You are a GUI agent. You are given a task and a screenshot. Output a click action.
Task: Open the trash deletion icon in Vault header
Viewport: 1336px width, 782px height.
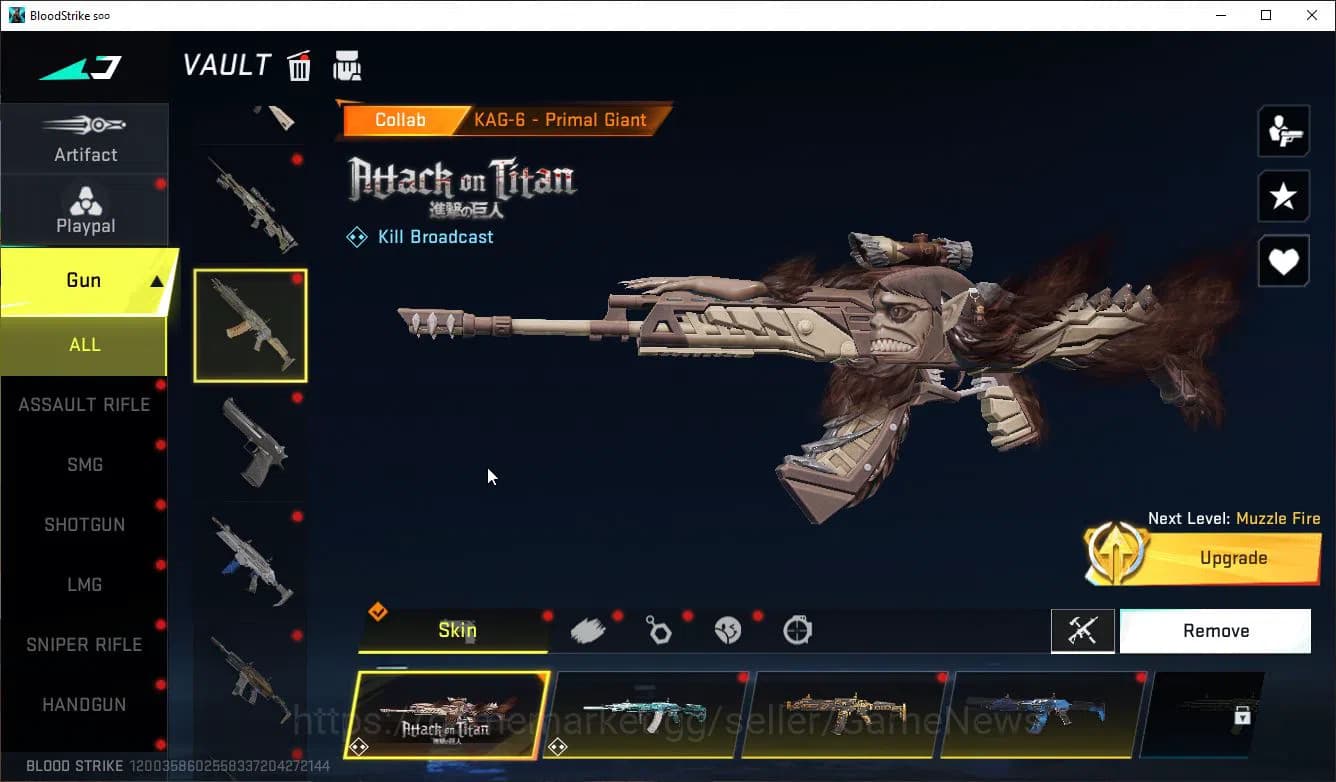[x=299, y=65]
